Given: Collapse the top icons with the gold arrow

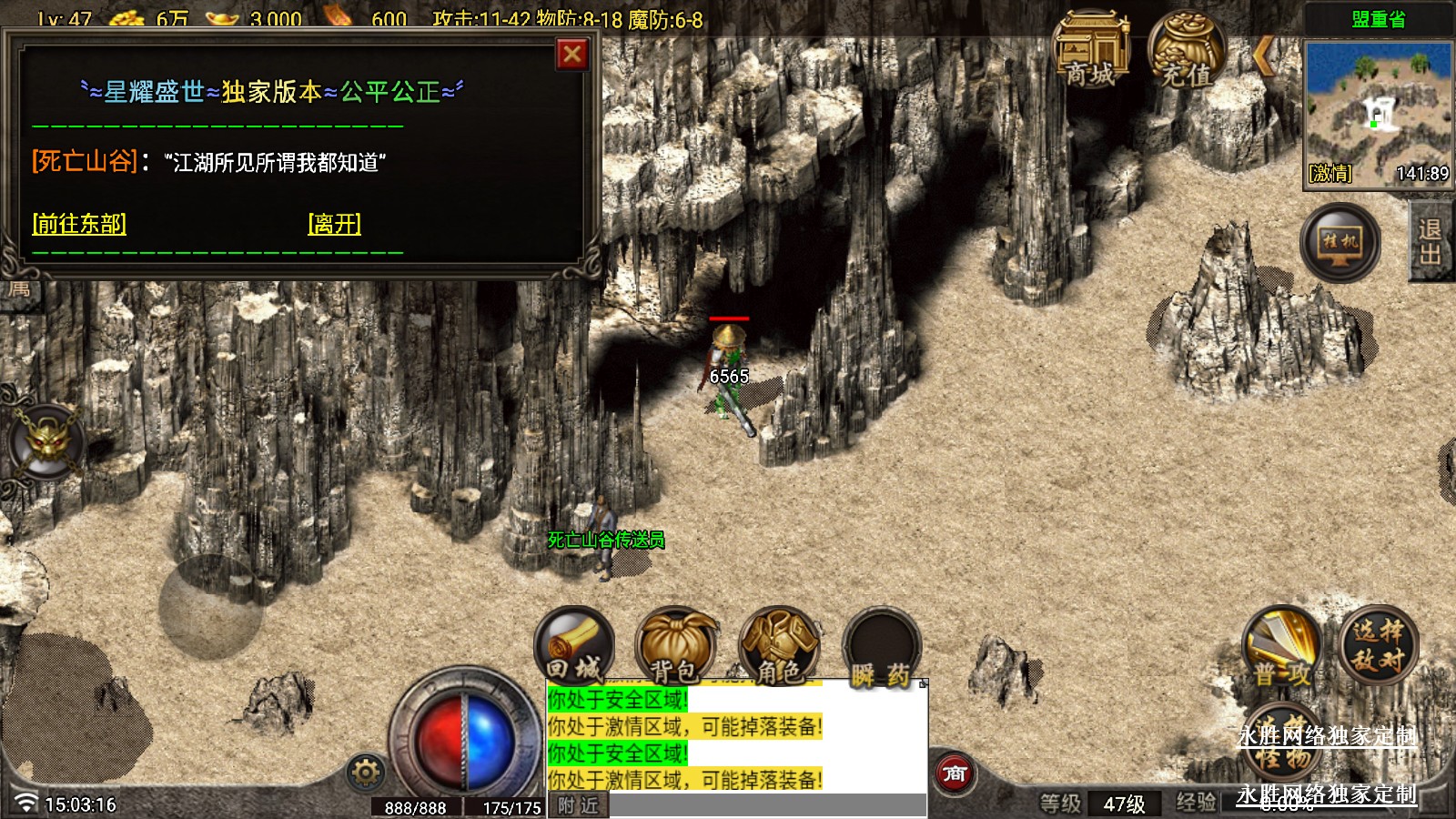Looking at the screenshot, I should point(1263,56).
